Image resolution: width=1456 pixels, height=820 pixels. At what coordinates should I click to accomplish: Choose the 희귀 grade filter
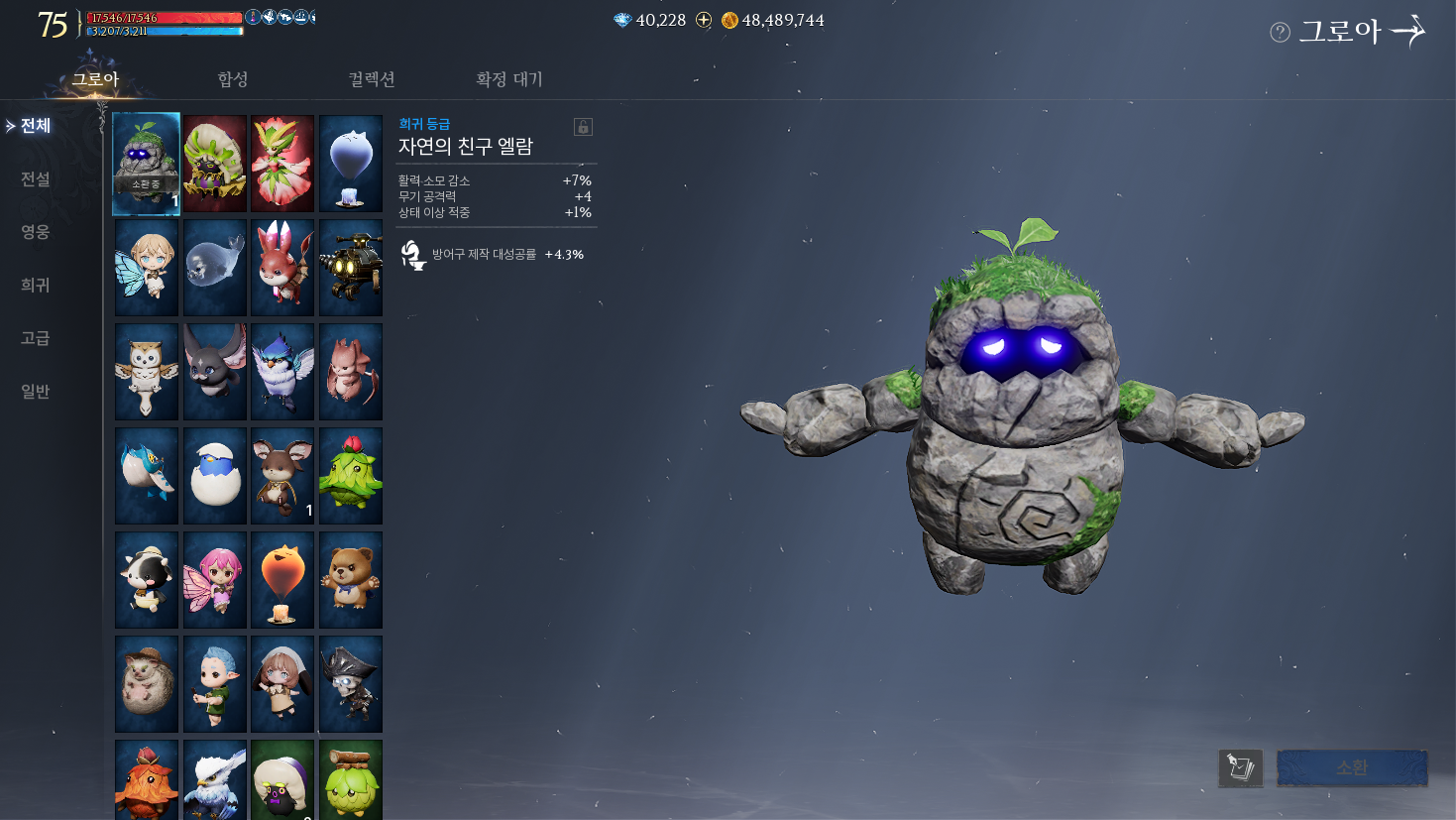(36, 285)
